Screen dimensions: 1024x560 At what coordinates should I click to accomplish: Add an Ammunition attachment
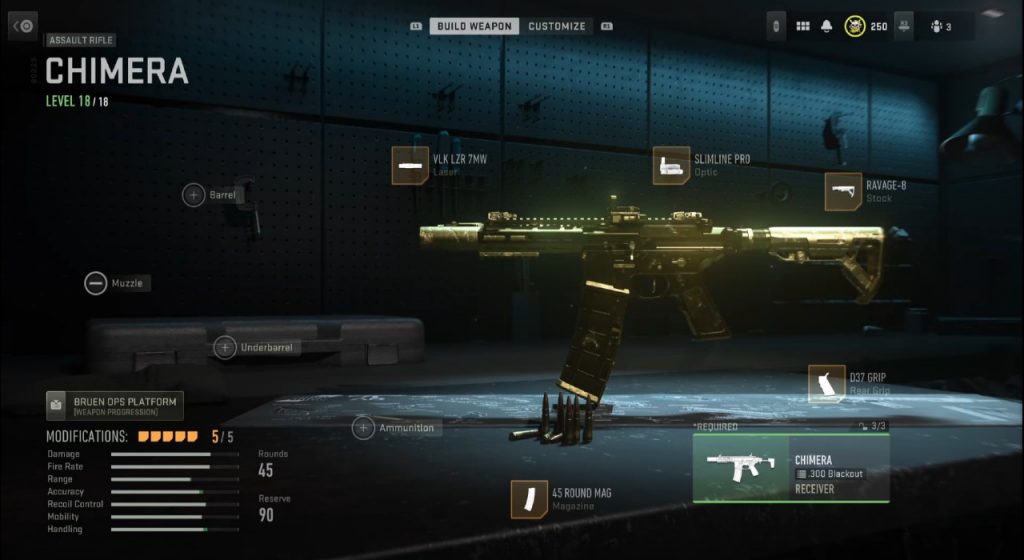pos(363,428)
